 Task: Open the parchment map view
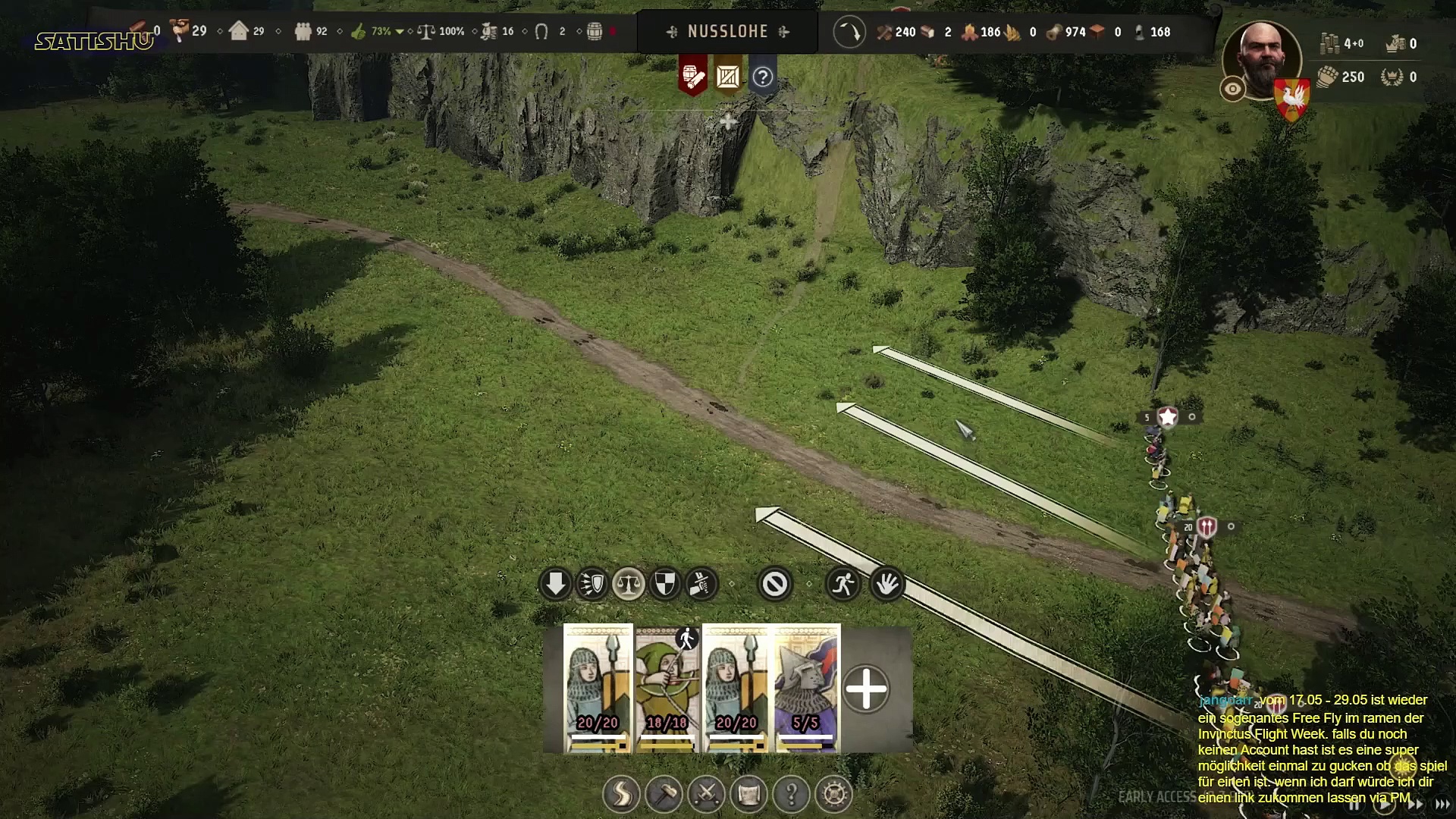pyautogui.click(x=748, y=795)
